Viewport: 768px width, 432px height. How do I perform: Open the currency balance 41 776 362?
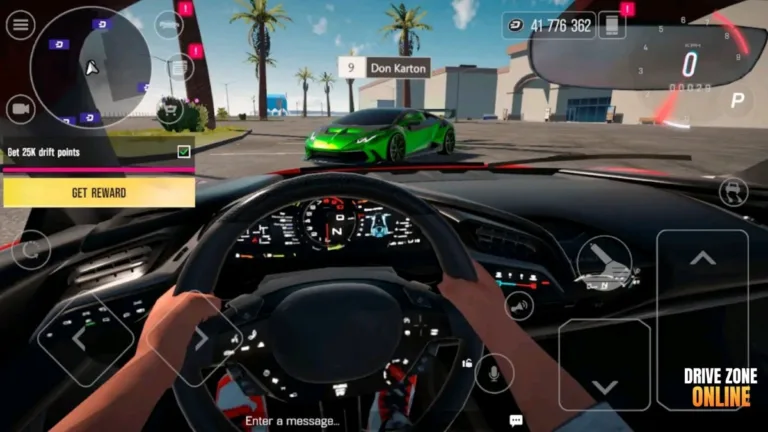(548, 25)
